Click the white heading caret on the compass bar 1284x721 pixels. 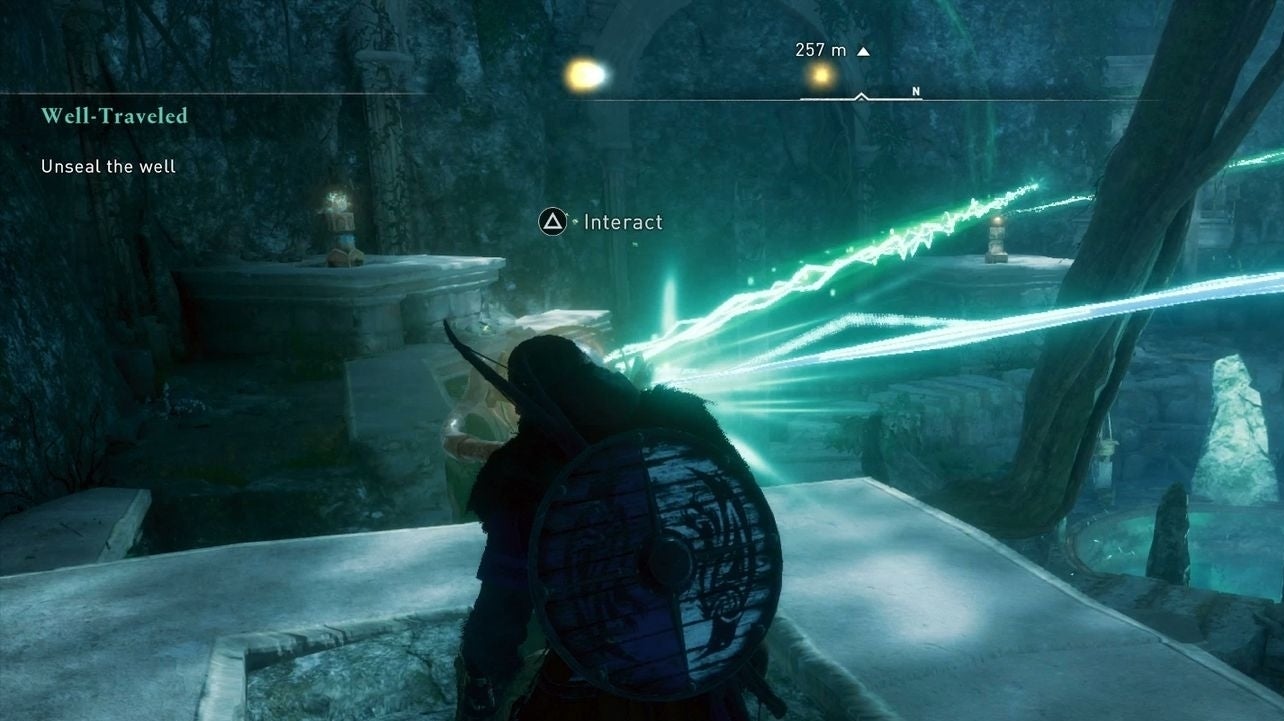tap(859, 96)
